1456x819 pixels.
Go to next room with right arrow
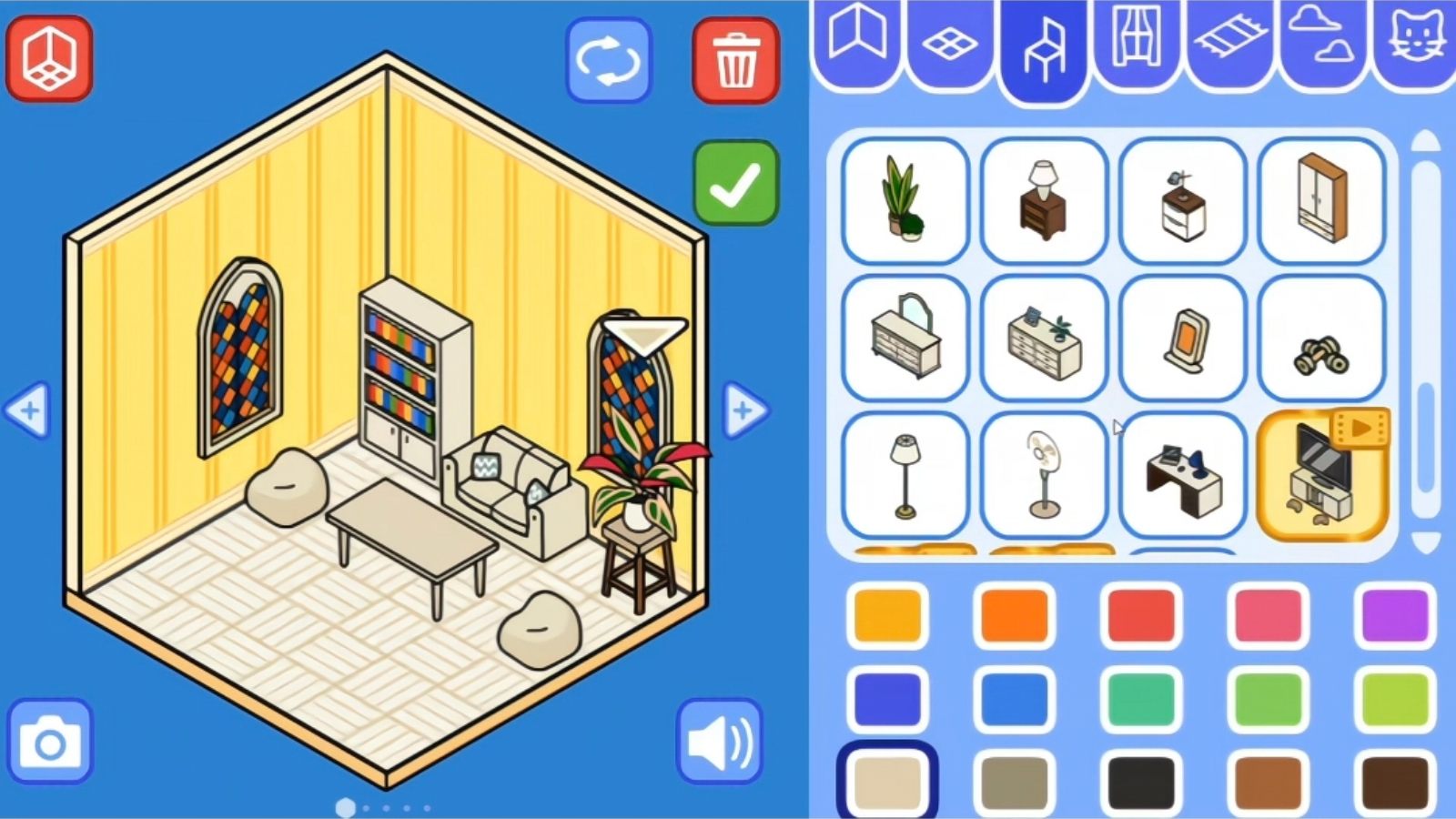744,410
